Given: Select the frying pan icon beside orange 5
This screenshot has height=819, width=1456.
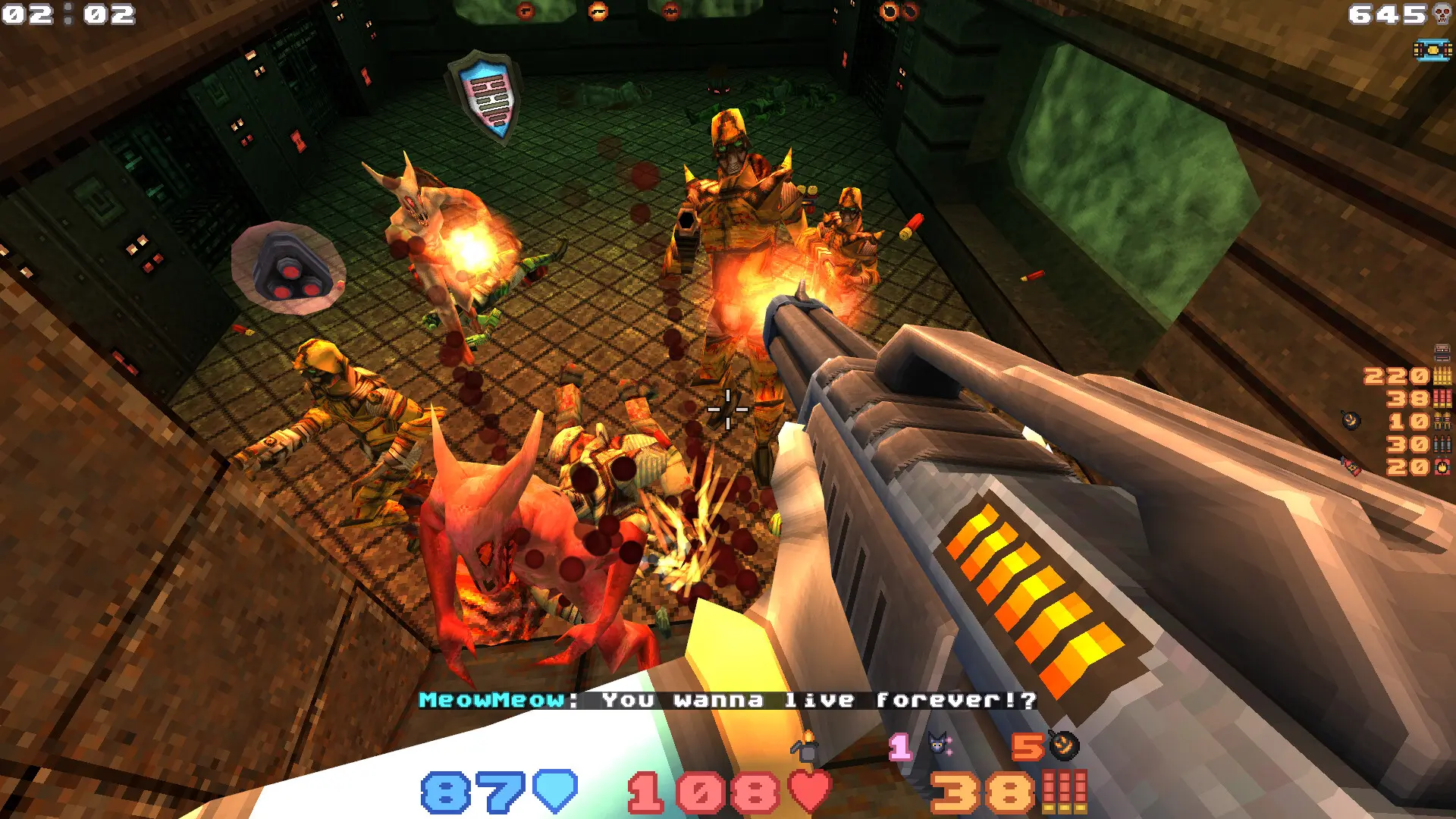Looking at the screenshot, I should (x=1064, y=745).
